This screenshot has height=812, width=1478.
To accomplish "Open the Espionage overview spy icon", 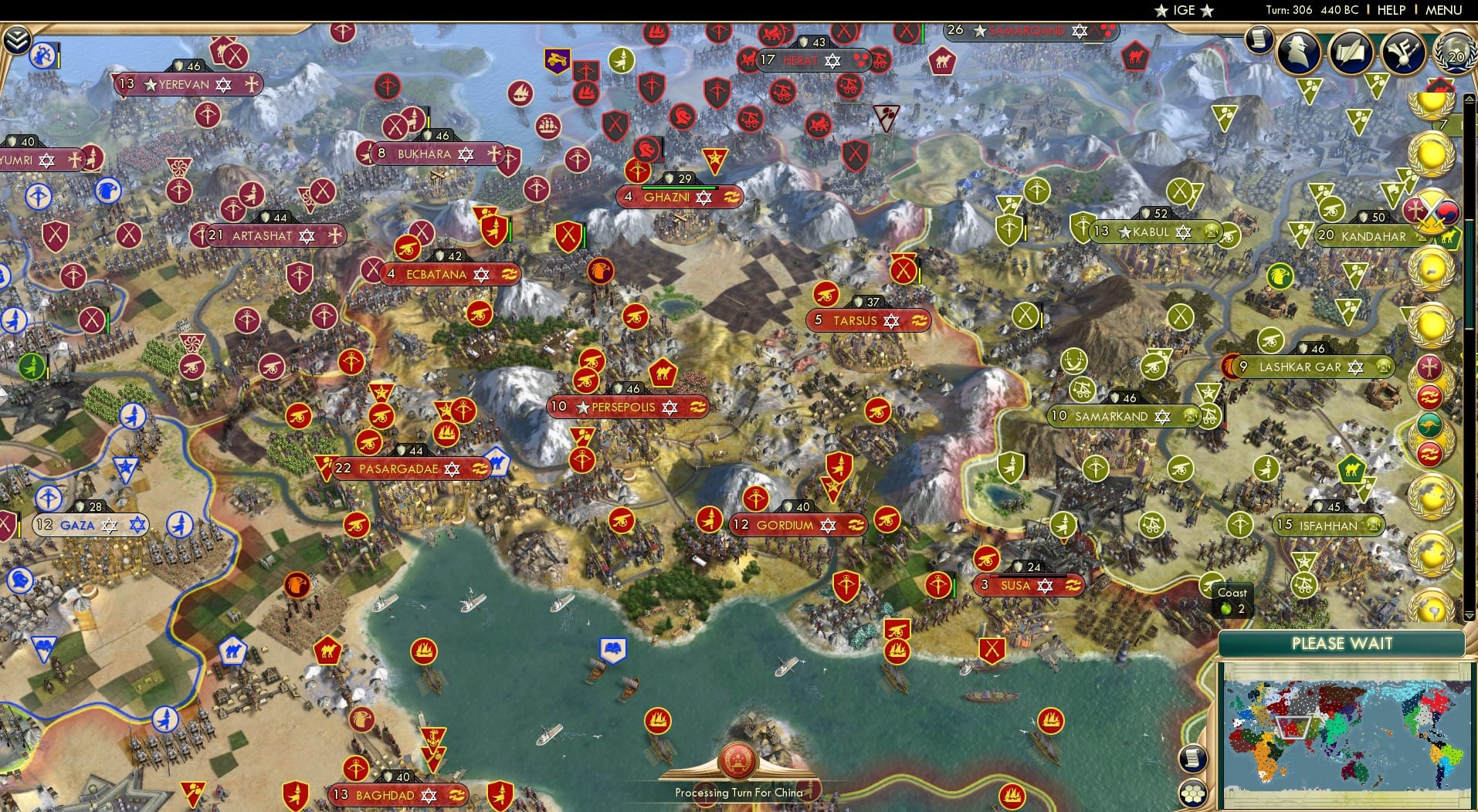I will tap(1297, 54).
